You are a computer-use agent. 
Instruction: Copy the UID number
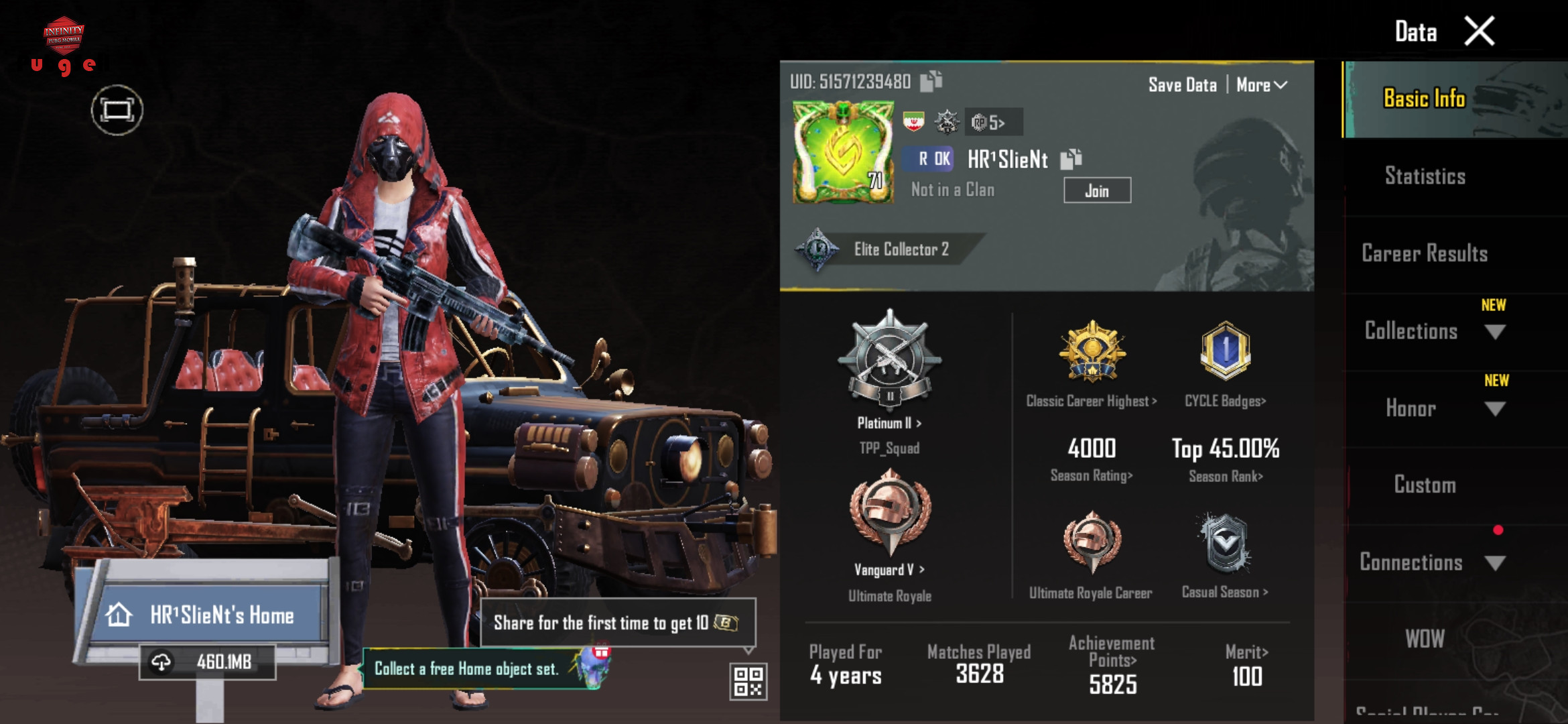tap(931, 82)
